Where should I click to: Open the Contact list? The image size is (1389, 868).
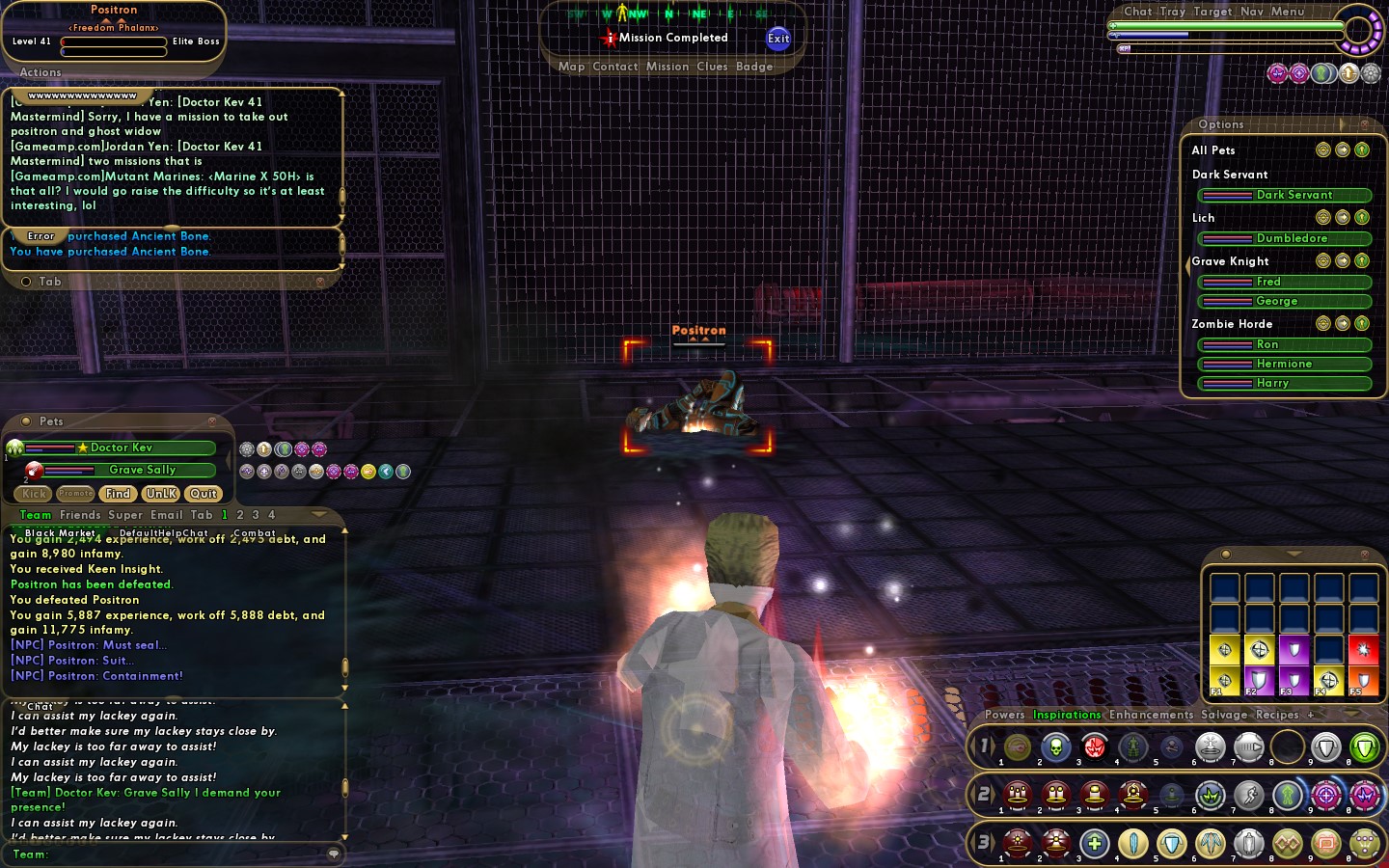click(615, 67)
